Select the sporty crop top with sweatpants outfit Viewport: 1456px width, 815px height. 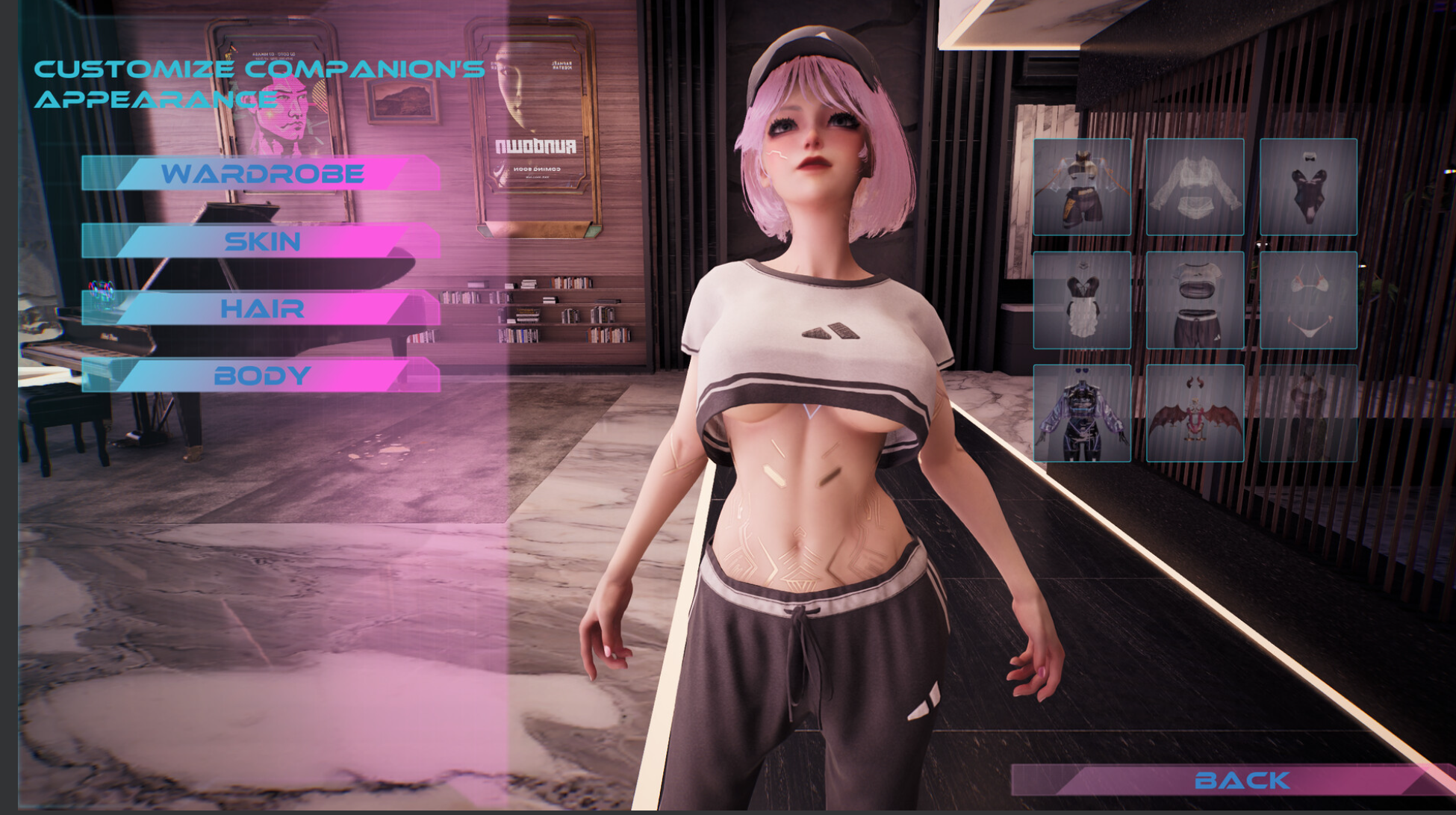(1195, 299)
